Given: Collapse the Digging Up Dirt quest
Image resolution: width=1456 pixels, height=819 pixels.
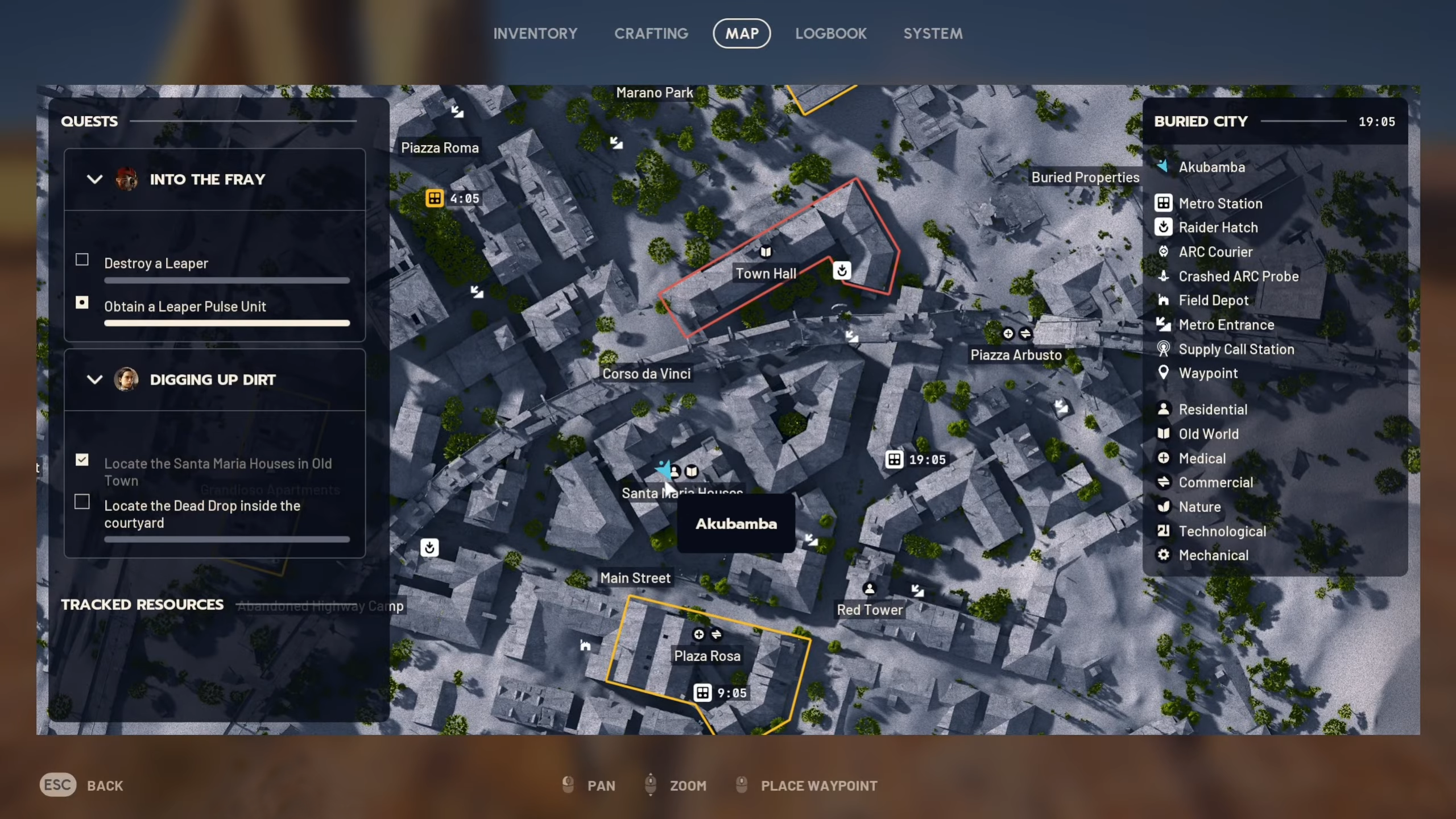Looking at the screenshot, I should (x=94, y=380).
